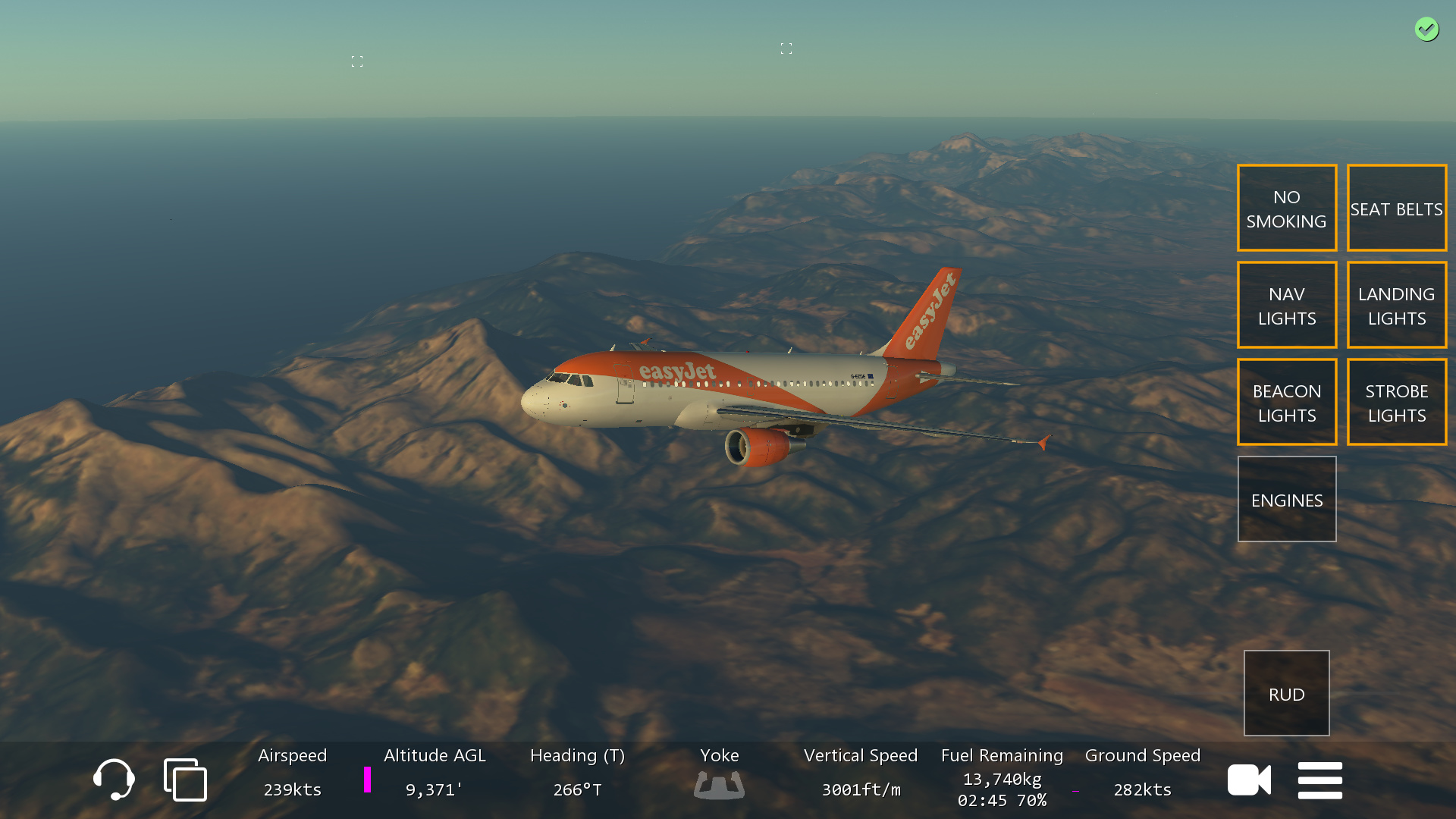1456x819 pixels.
Task: Click the Heading (T) status panel
Action: point(577,773)
